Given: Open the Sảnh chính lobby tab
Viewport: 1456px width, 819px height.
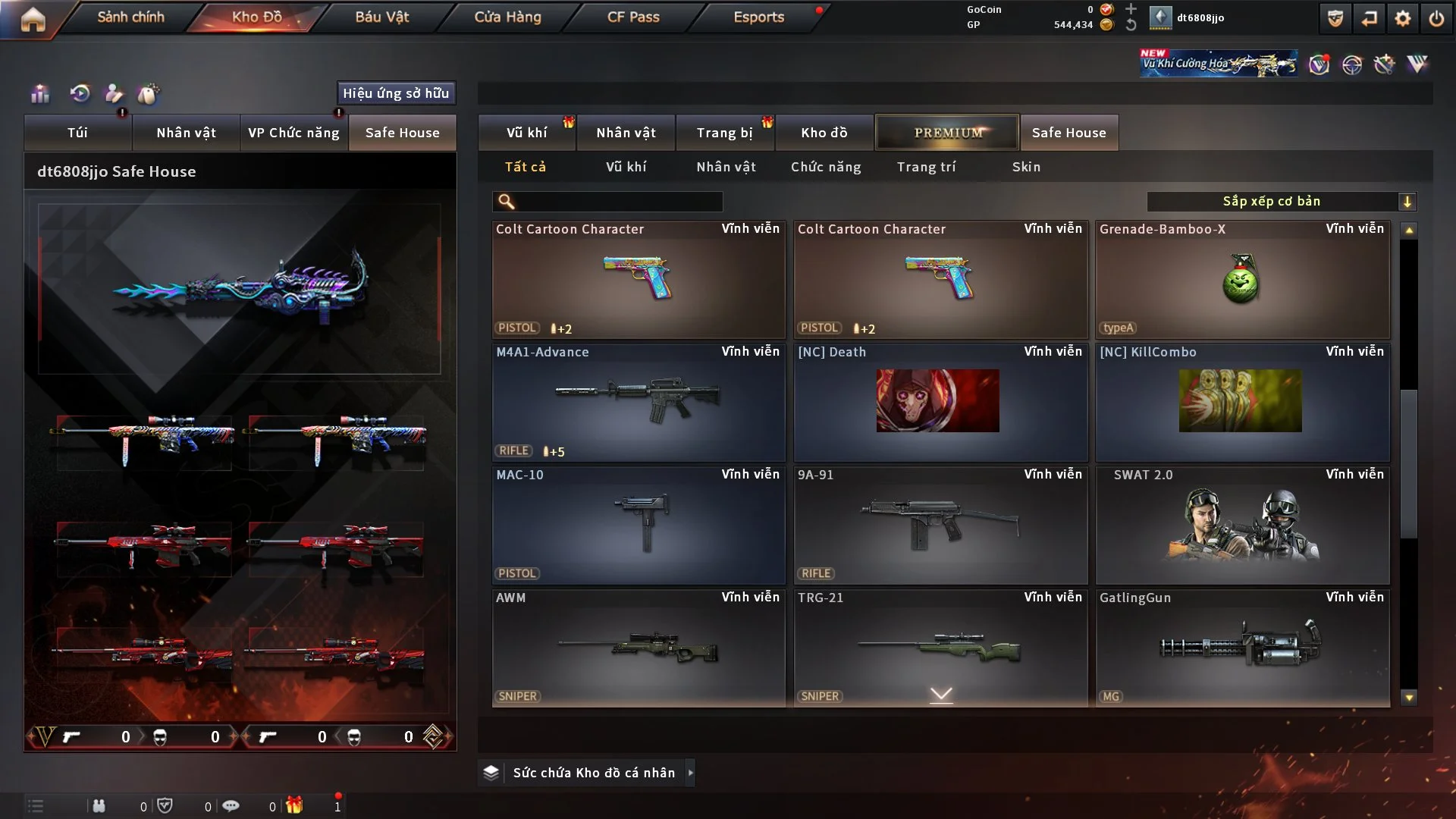Looking at the screenshot, I should (130, 17).
